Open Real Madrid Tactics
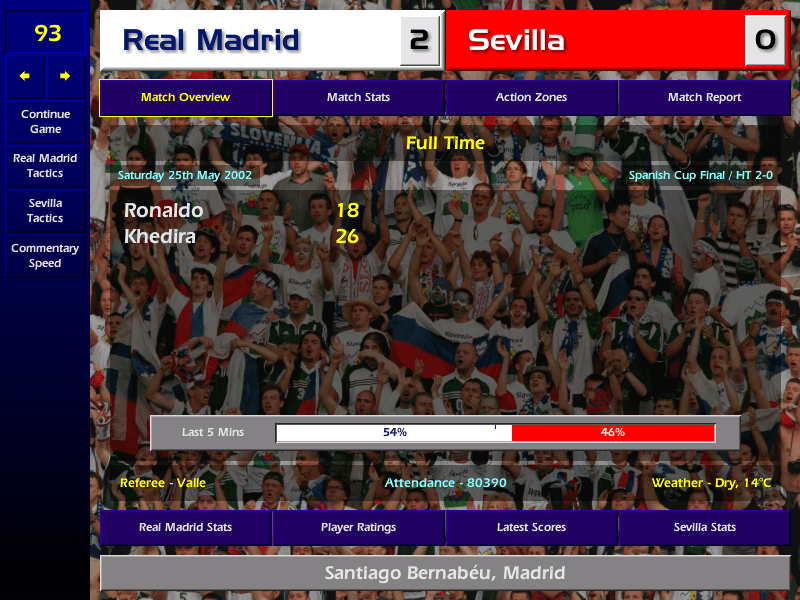Viewport: 800px width, 600px height. pyautogui.click(x=45, y=165)
